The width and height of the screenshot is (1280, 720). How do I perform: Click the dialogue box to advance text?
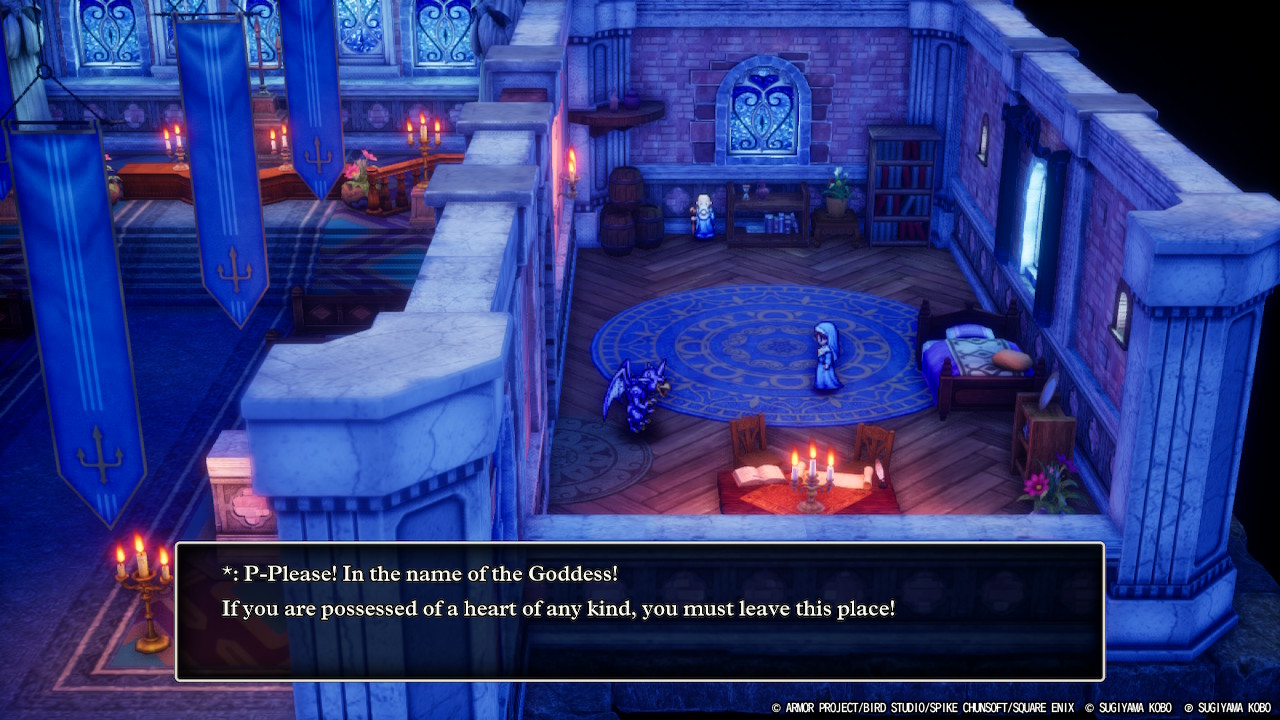pos(640,611)
